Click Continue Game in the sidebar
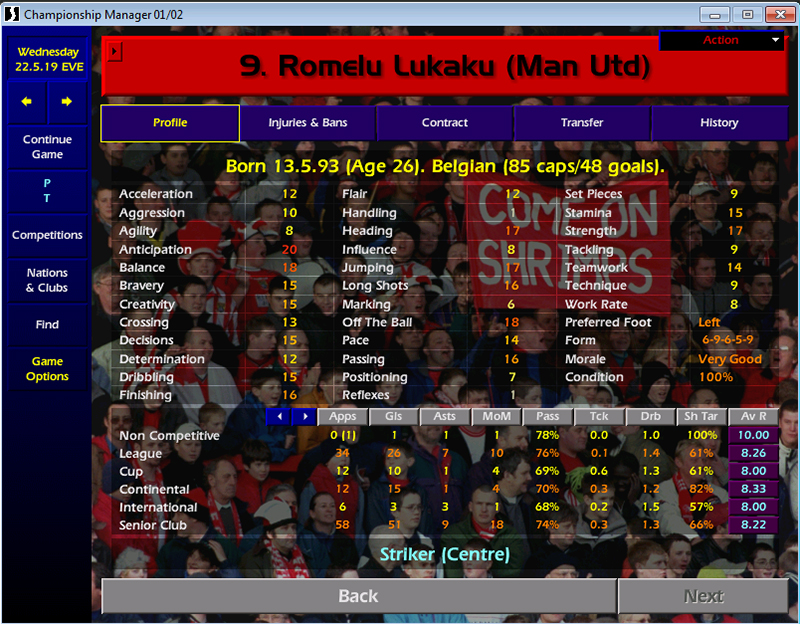 pyautogui.click(x=47, y=147)
